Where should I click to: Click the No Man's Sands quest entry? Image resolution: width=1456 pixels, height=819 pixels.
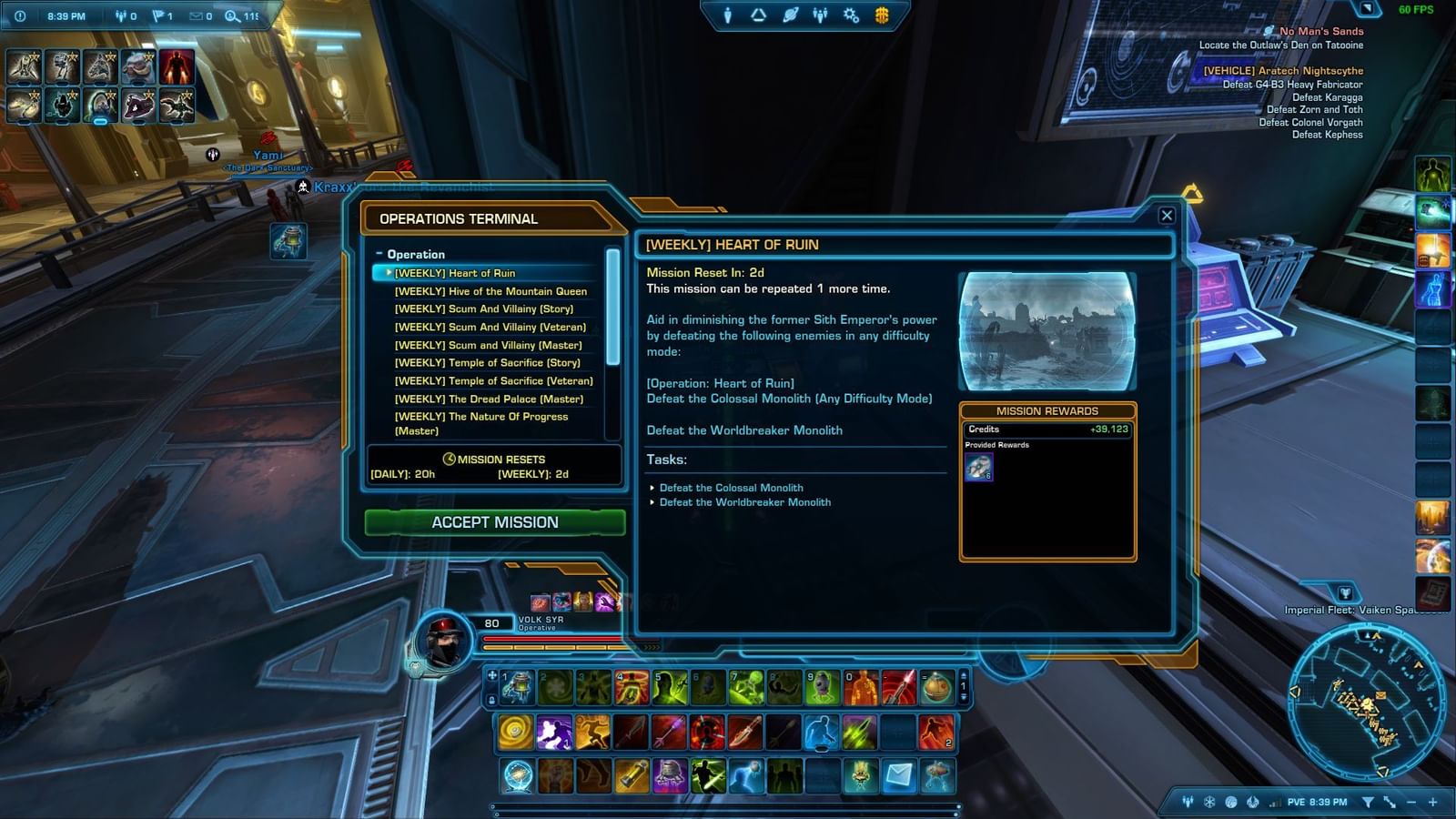click(1321, 31)
